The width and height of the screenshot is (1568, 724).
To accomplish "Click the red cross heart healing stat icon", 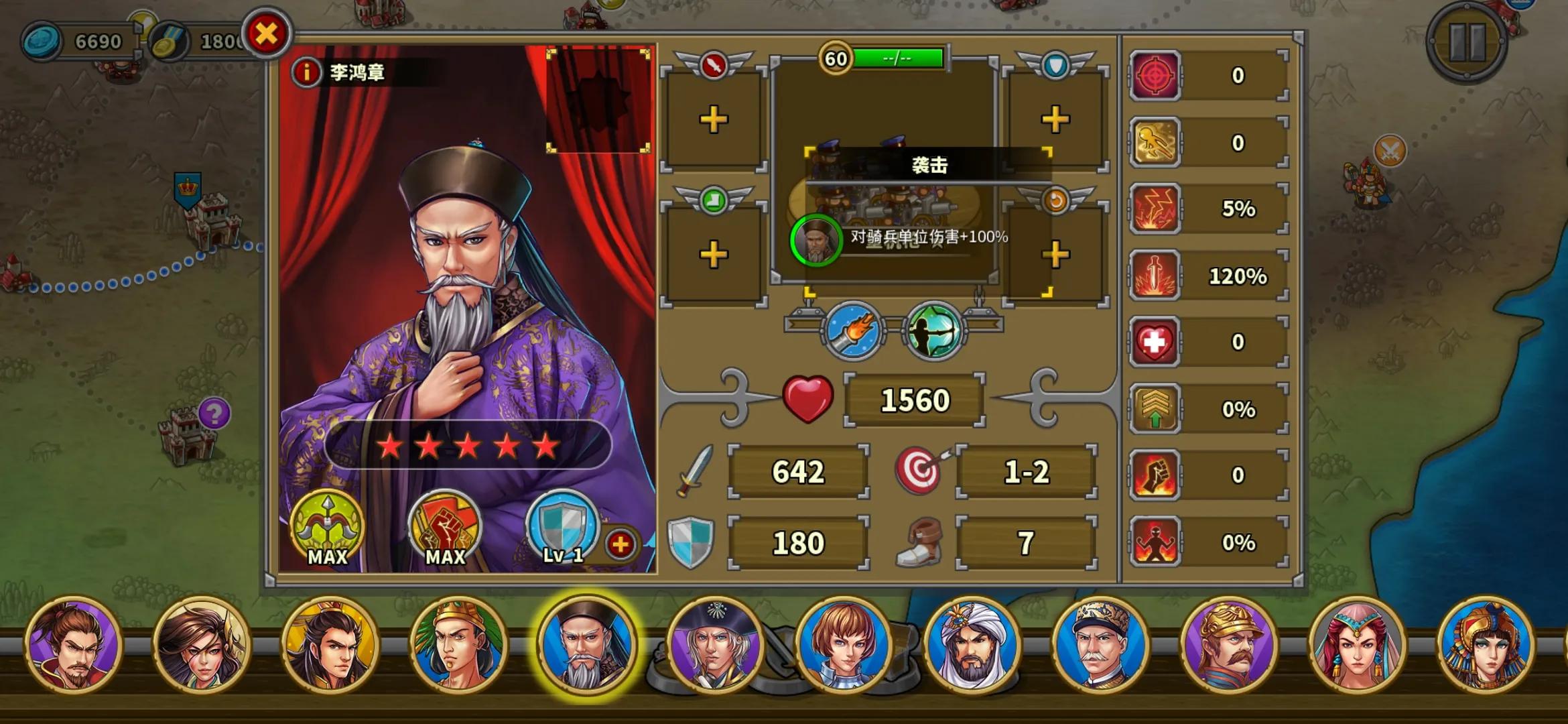I will point(1154,341).
